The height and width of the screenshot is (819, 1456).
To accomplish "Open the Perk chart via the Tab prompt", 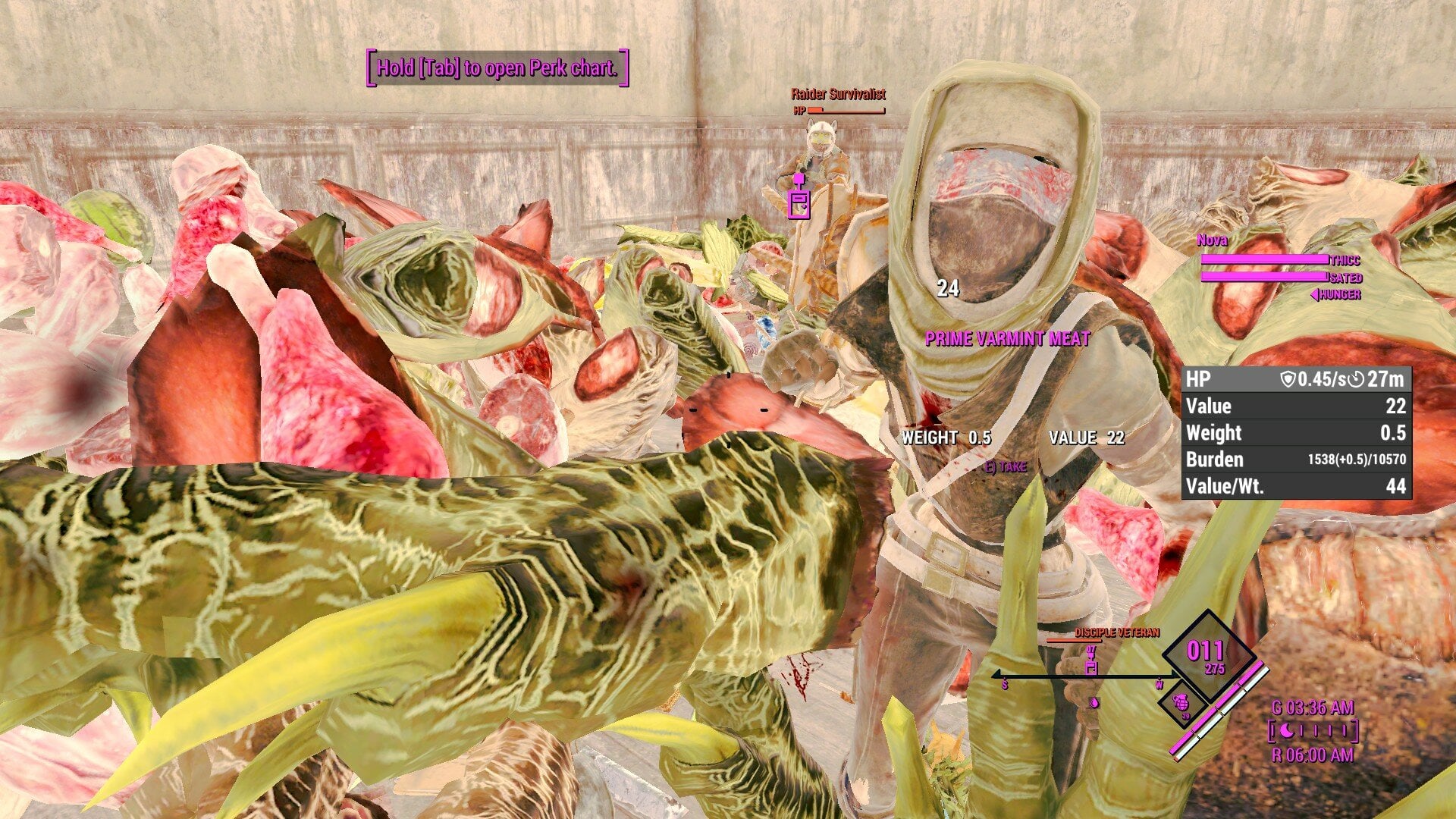I will [x=492, y=70].
